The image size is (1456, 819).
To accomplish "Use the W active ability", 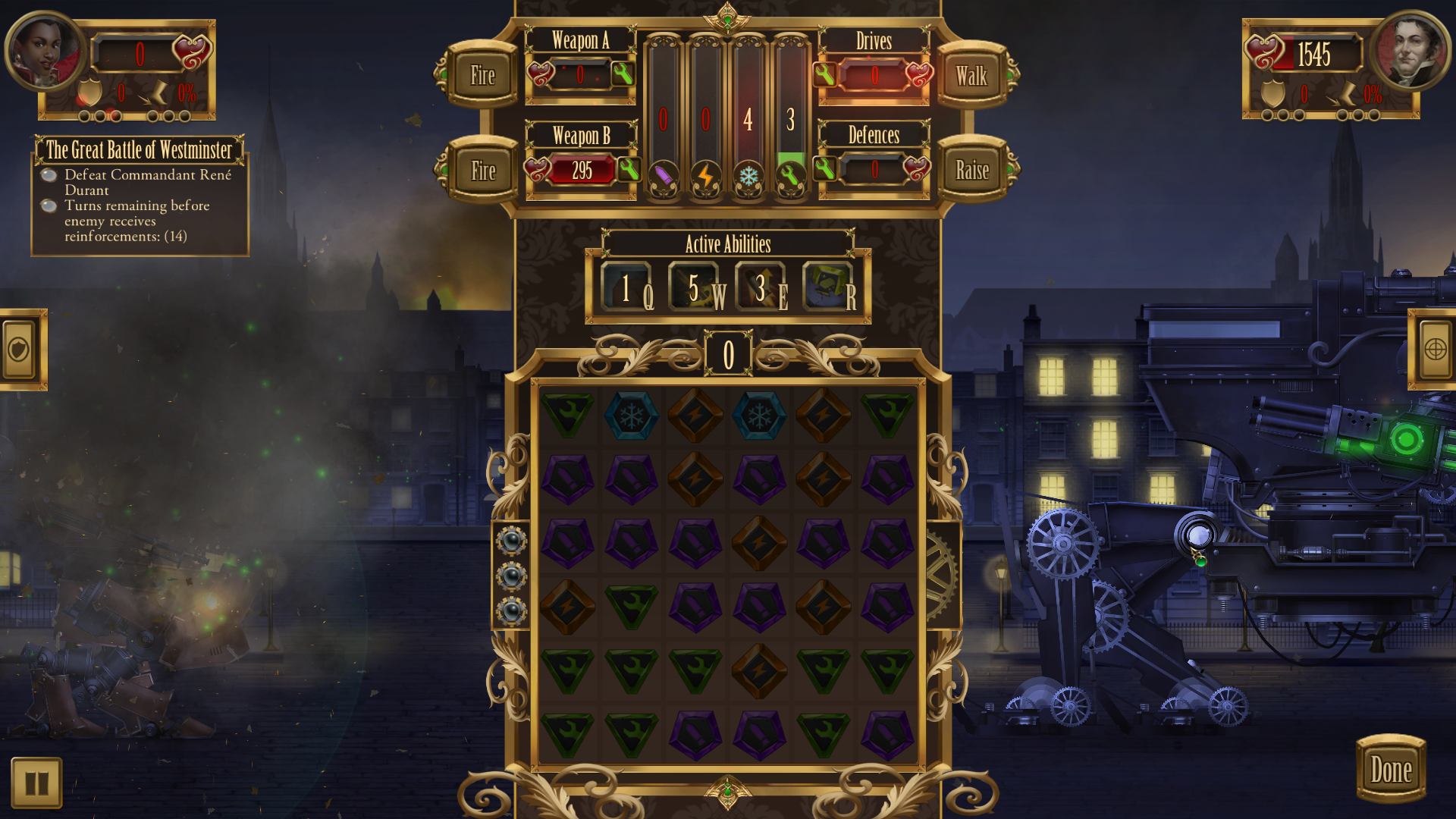I will tap(695, 288).
